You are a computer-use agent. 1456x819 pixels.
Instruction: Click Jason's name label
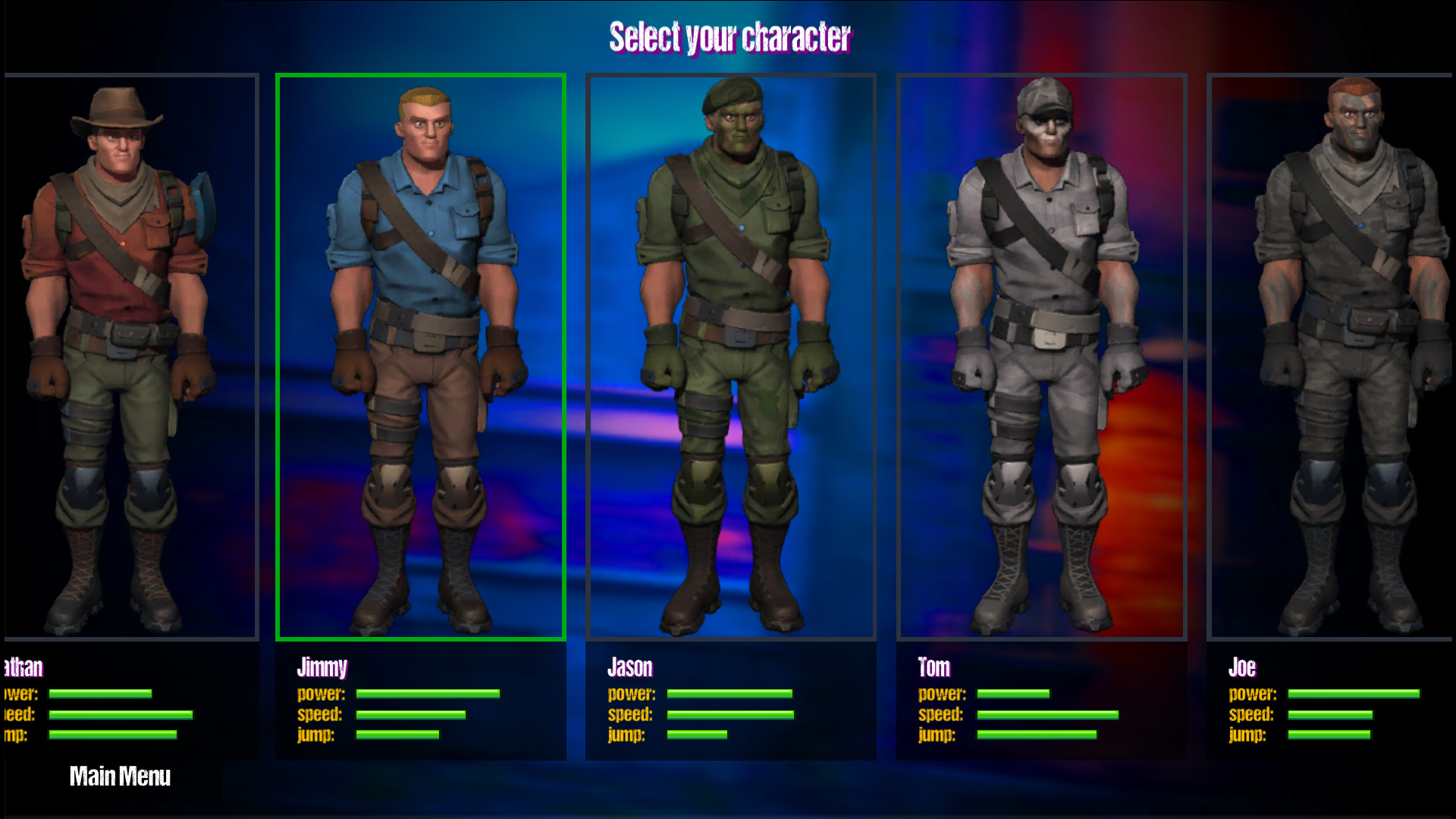pyautogui.click(x=630, y=667)
